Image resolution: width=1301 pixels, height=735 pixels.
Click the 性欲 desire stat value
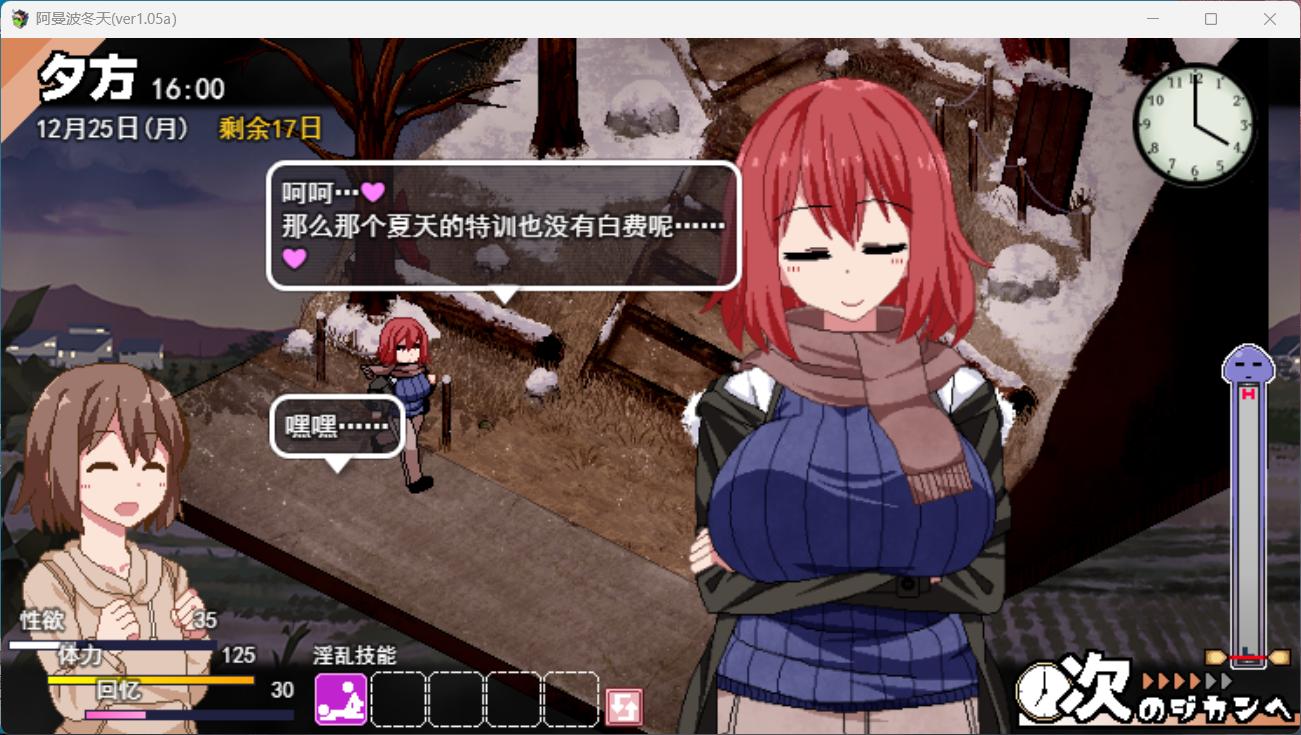205,620
